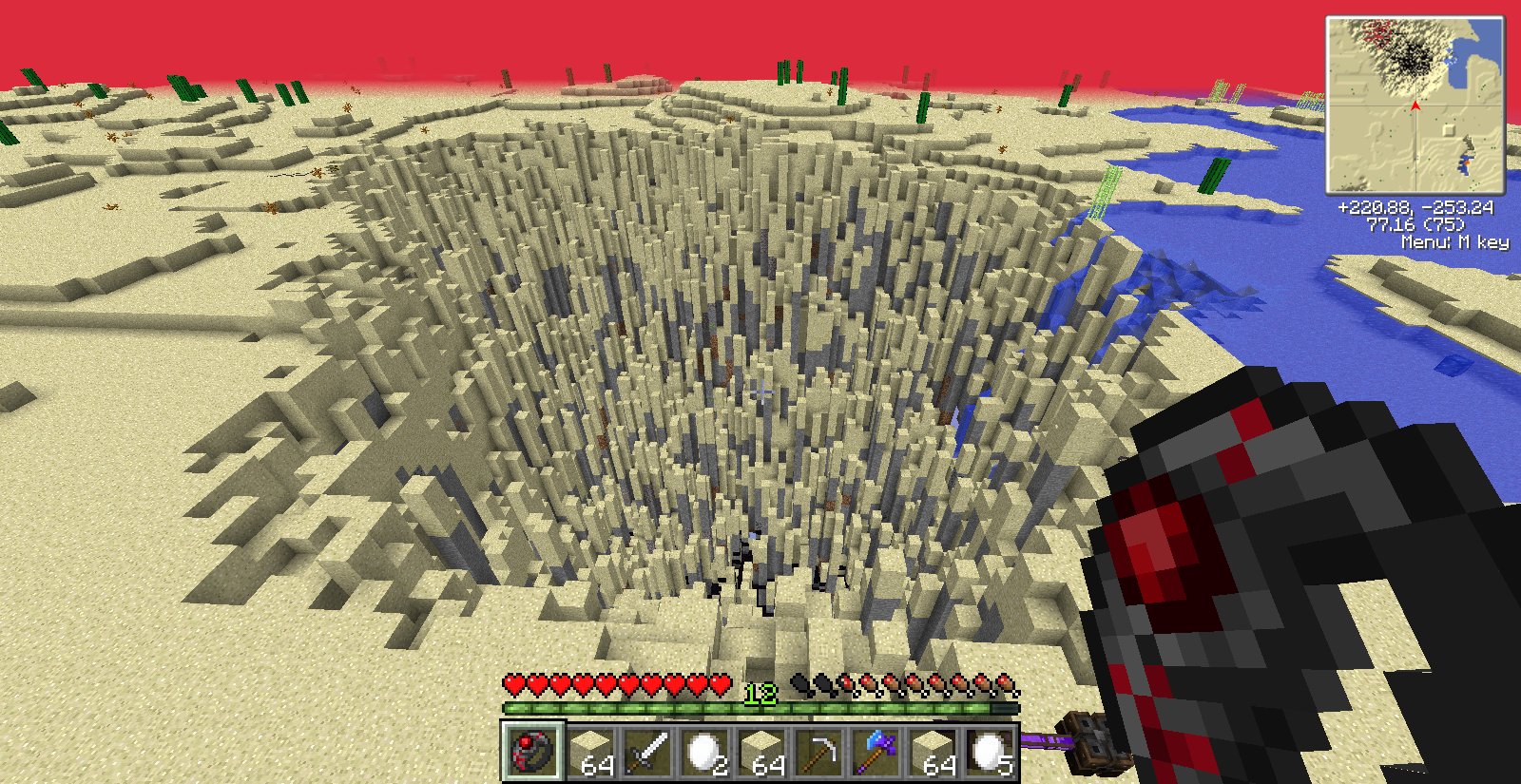Click the red player arrow on minimap
The width and height of the screenshot is (1521, 784).
point(1415,105)
